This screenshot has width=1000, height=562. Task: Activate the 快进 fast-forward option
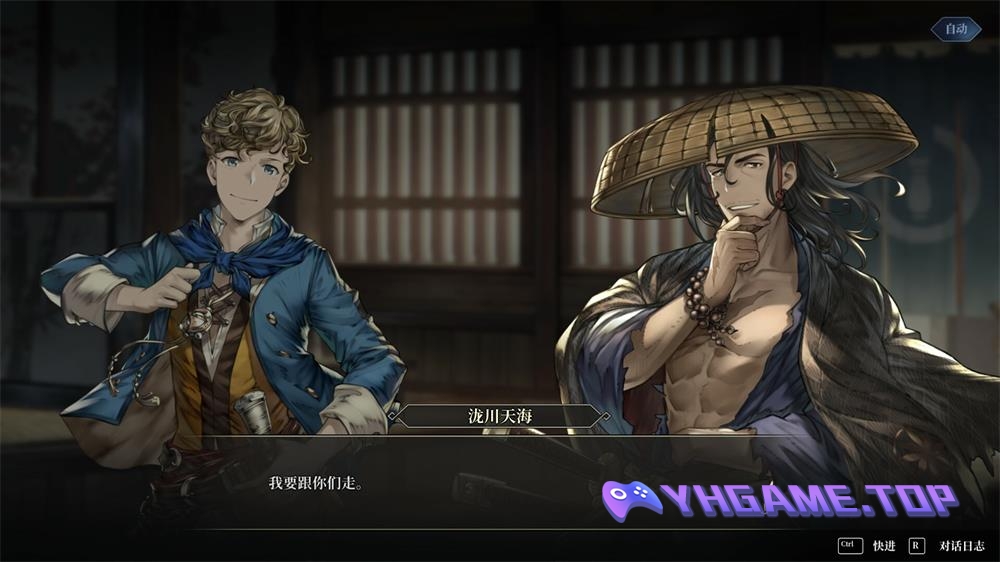pos(883,545)
